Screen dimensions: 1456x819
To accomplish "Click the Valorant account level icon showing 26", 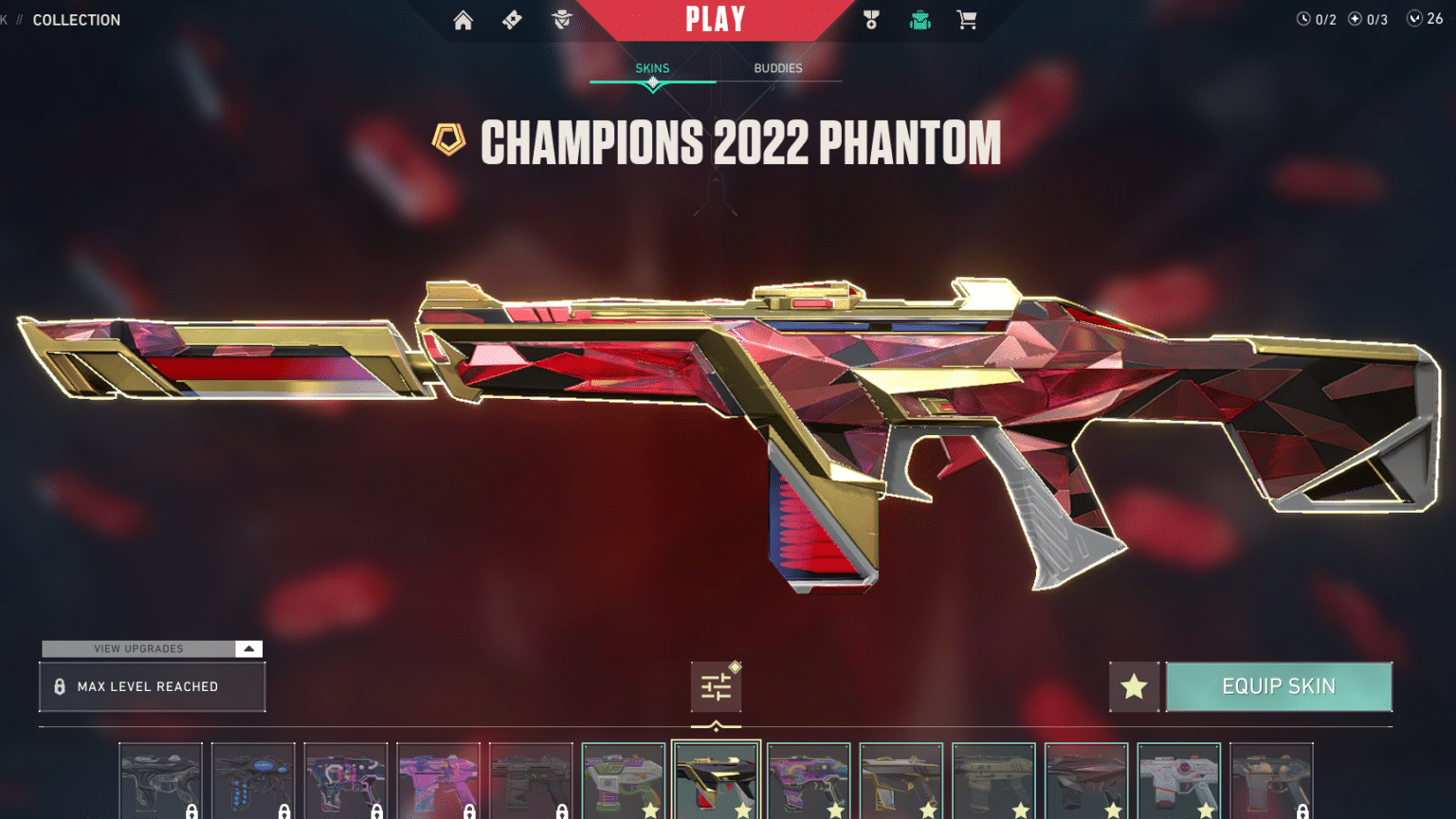I will (1418, 16).
